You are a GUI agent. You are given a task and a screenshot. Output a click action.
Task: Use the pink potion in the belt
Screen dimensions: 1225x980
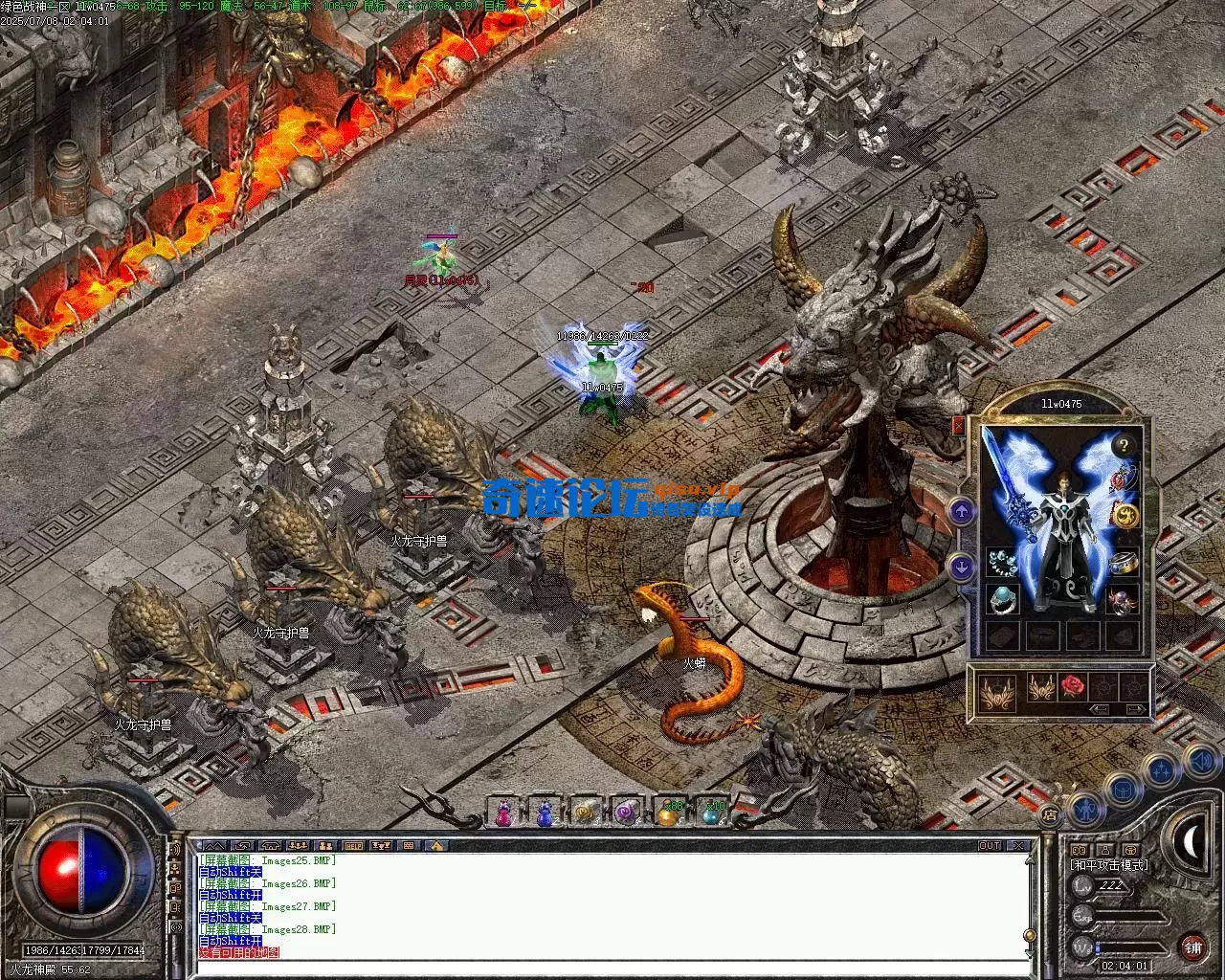[x=503, y=813]
